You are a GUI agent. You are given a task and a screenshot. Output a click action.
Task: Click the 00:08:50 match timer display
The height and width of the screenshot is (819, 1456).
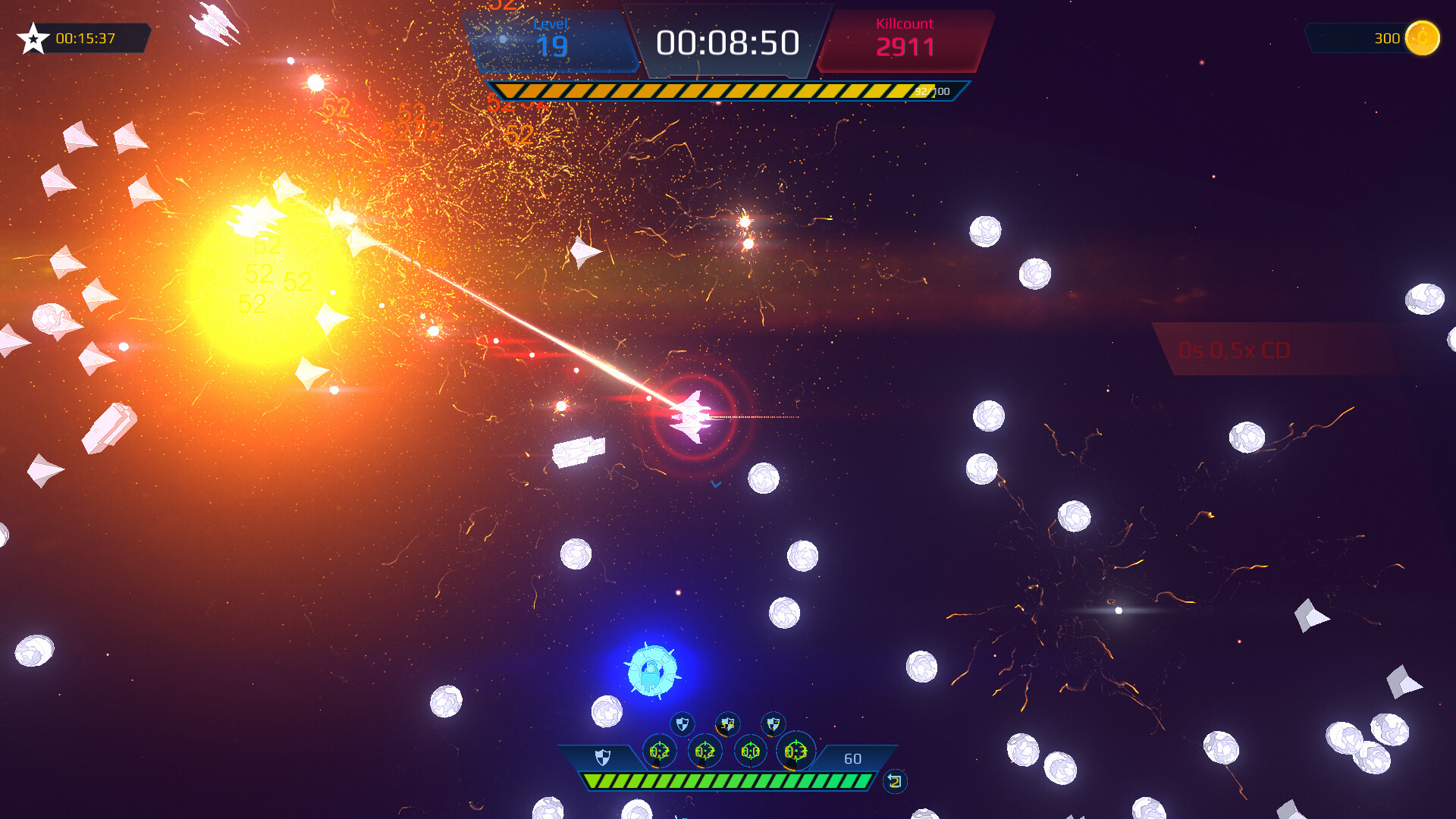[728, 42]
